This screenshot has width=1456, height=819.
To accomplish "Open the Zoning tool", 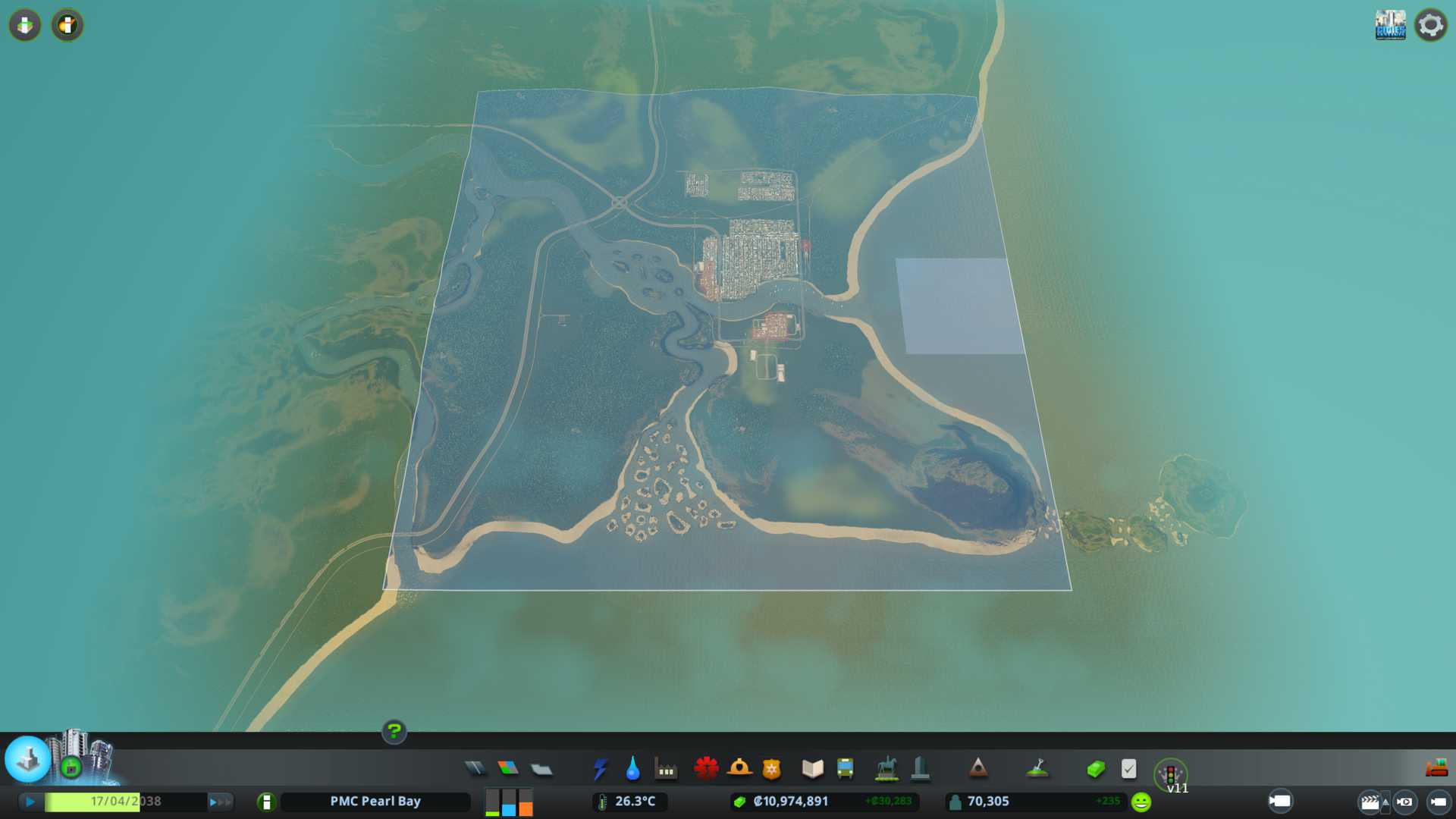I will pyautogui.click(x=508, y=769).
